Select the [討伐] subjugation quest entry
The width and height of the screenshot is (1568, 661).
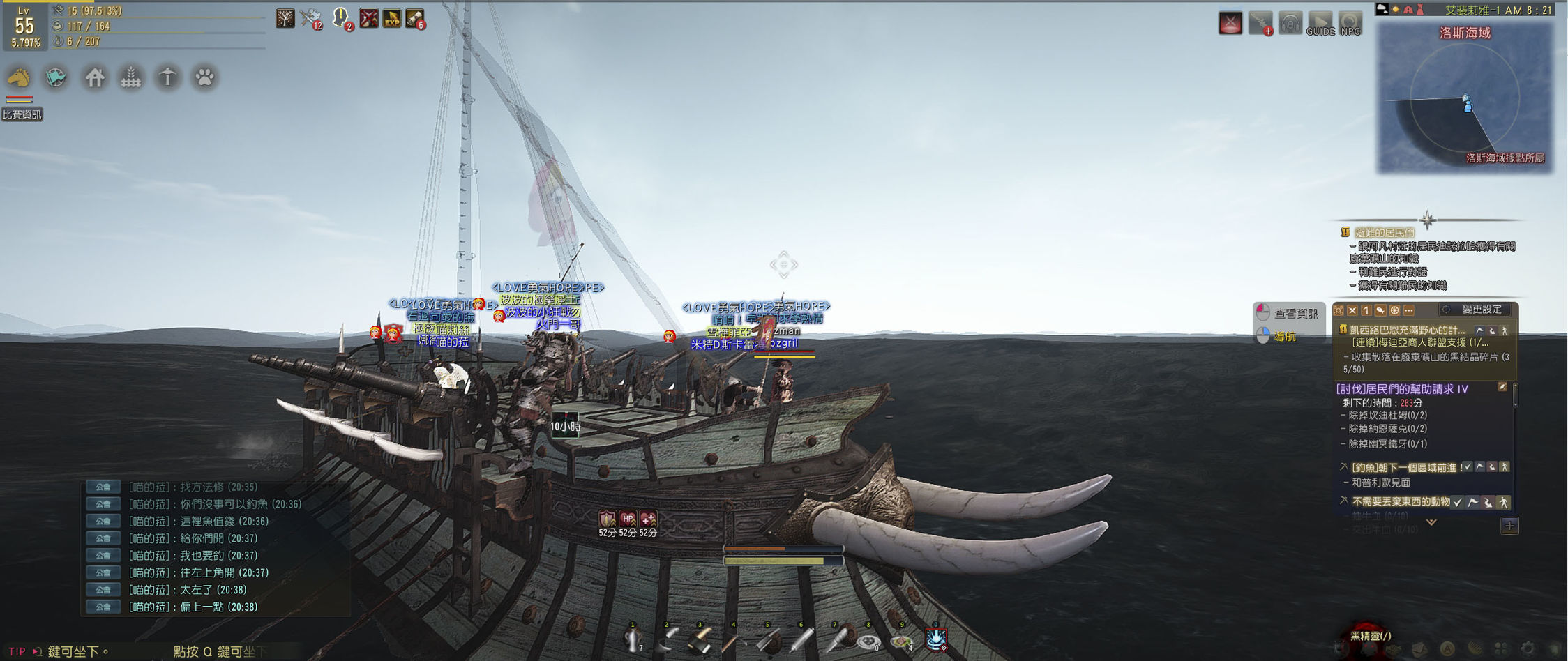[1402, 389]
